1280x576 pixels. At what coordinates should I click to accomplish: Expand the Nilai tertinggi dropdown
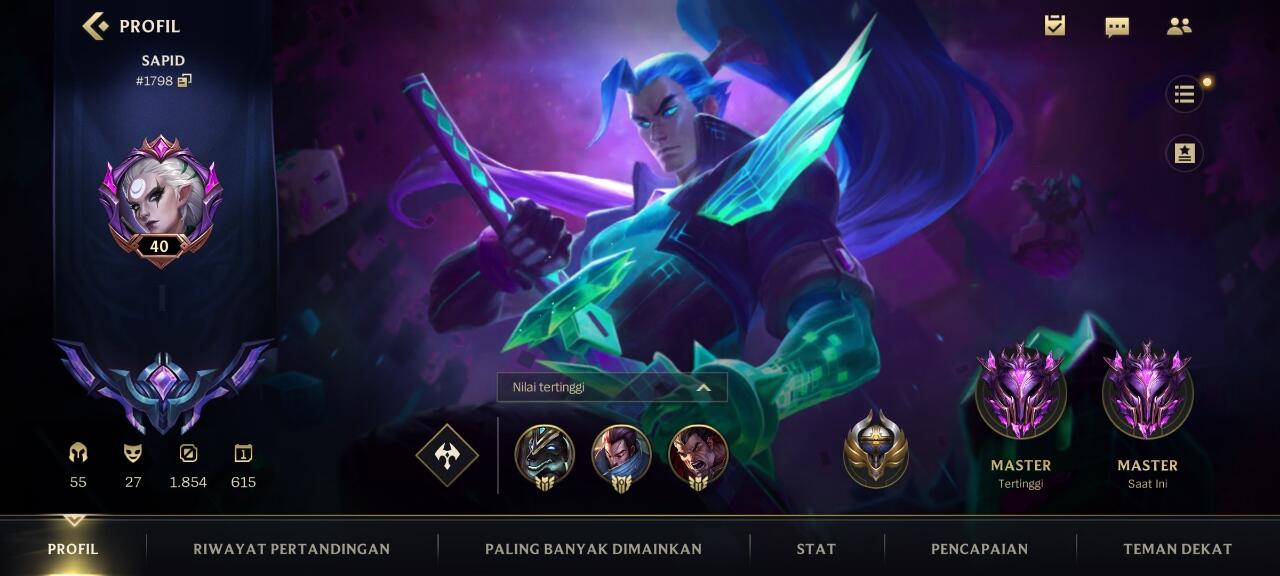tap(611, 387)
